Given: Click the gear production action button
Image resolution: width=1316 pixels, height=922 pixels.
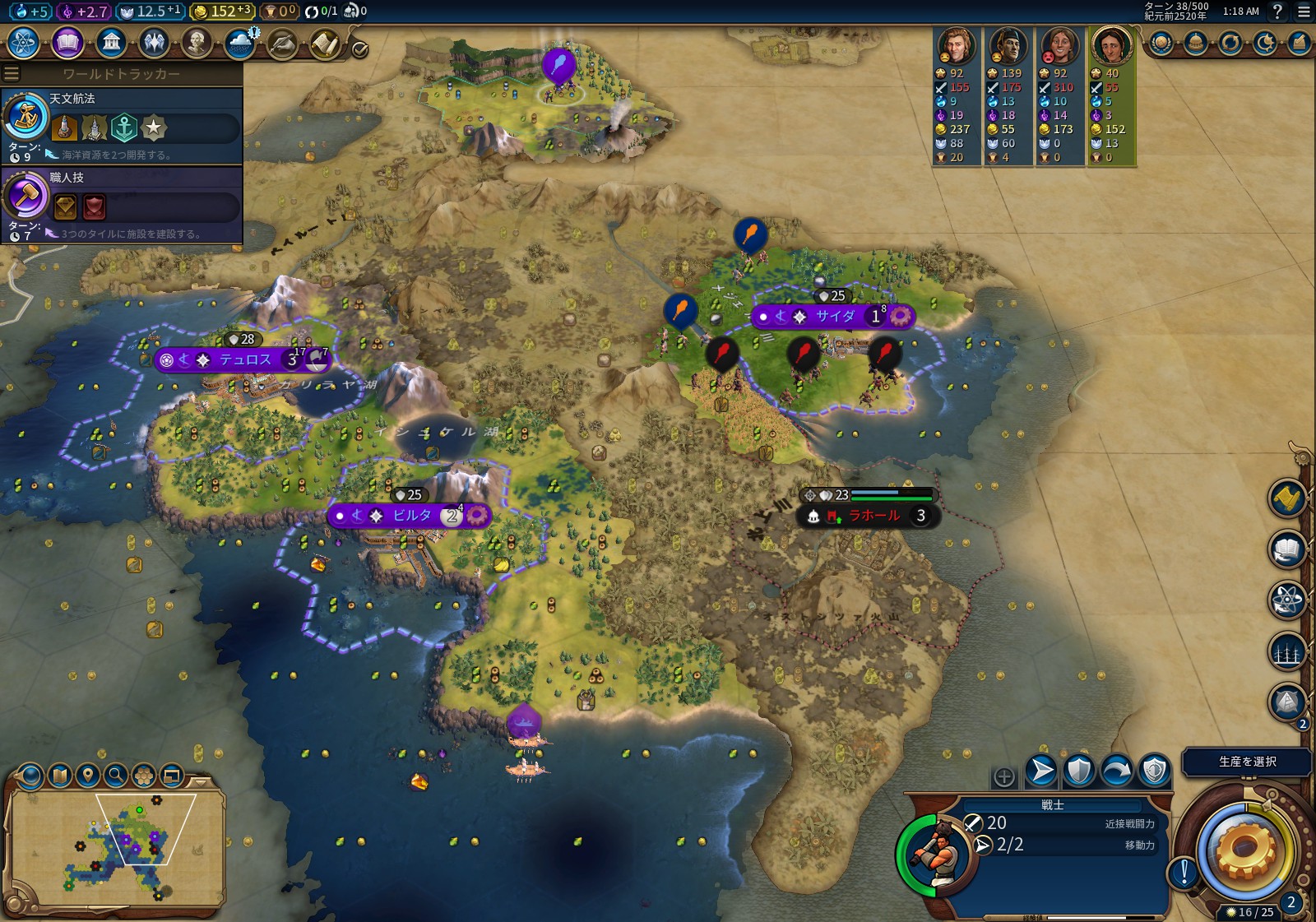Looking at the screenshot, I should 1244,850.
